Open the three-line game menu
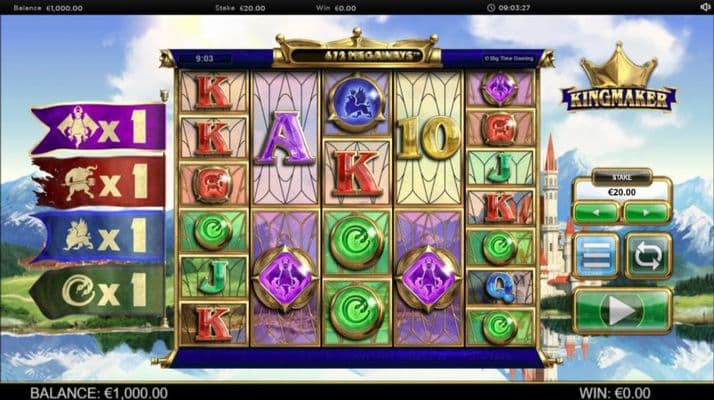 [x=597, y=255]
